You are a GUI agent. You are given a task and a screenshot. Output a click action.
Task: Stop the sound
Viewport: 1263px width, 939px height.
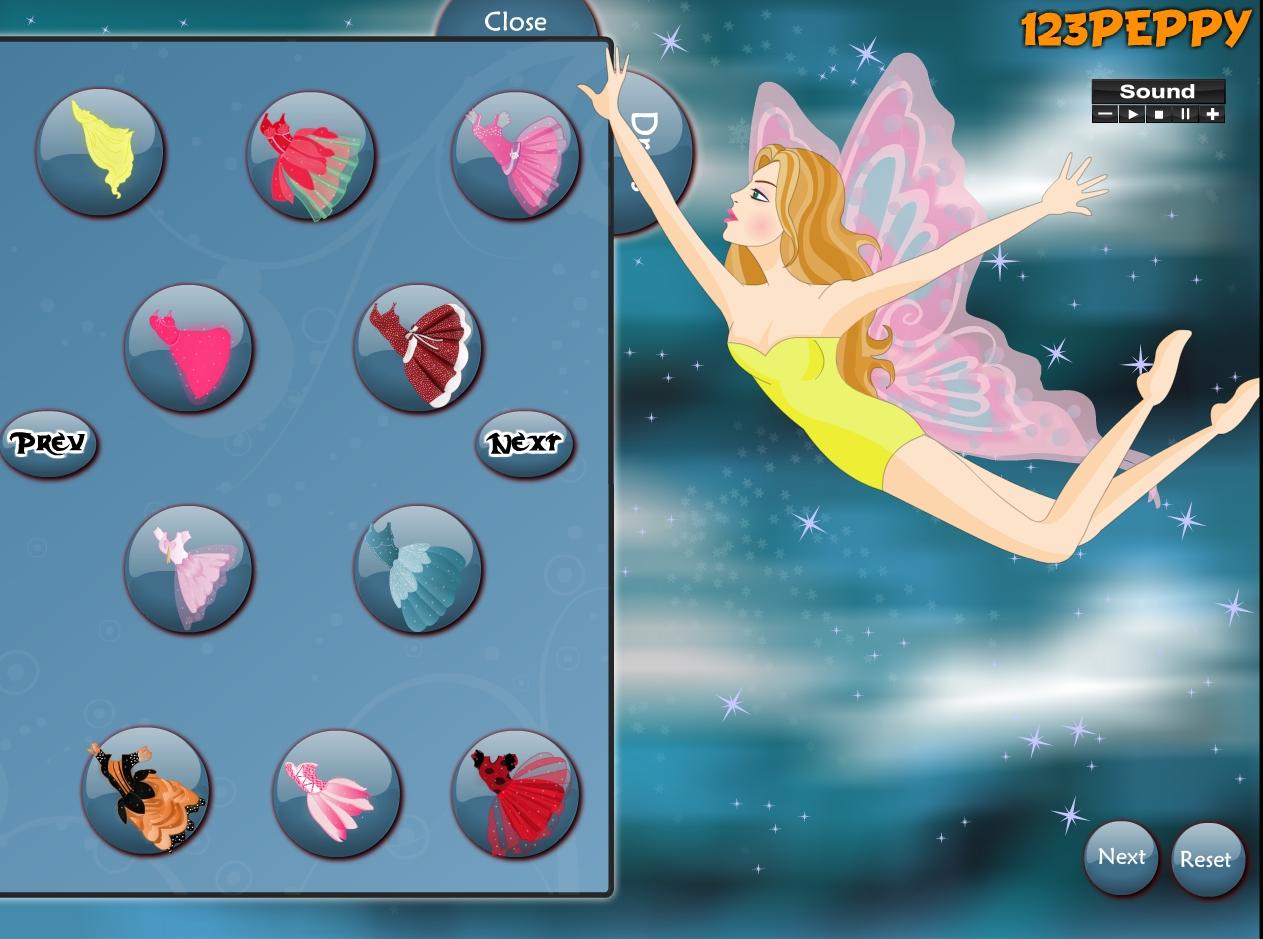(1159, 114)
